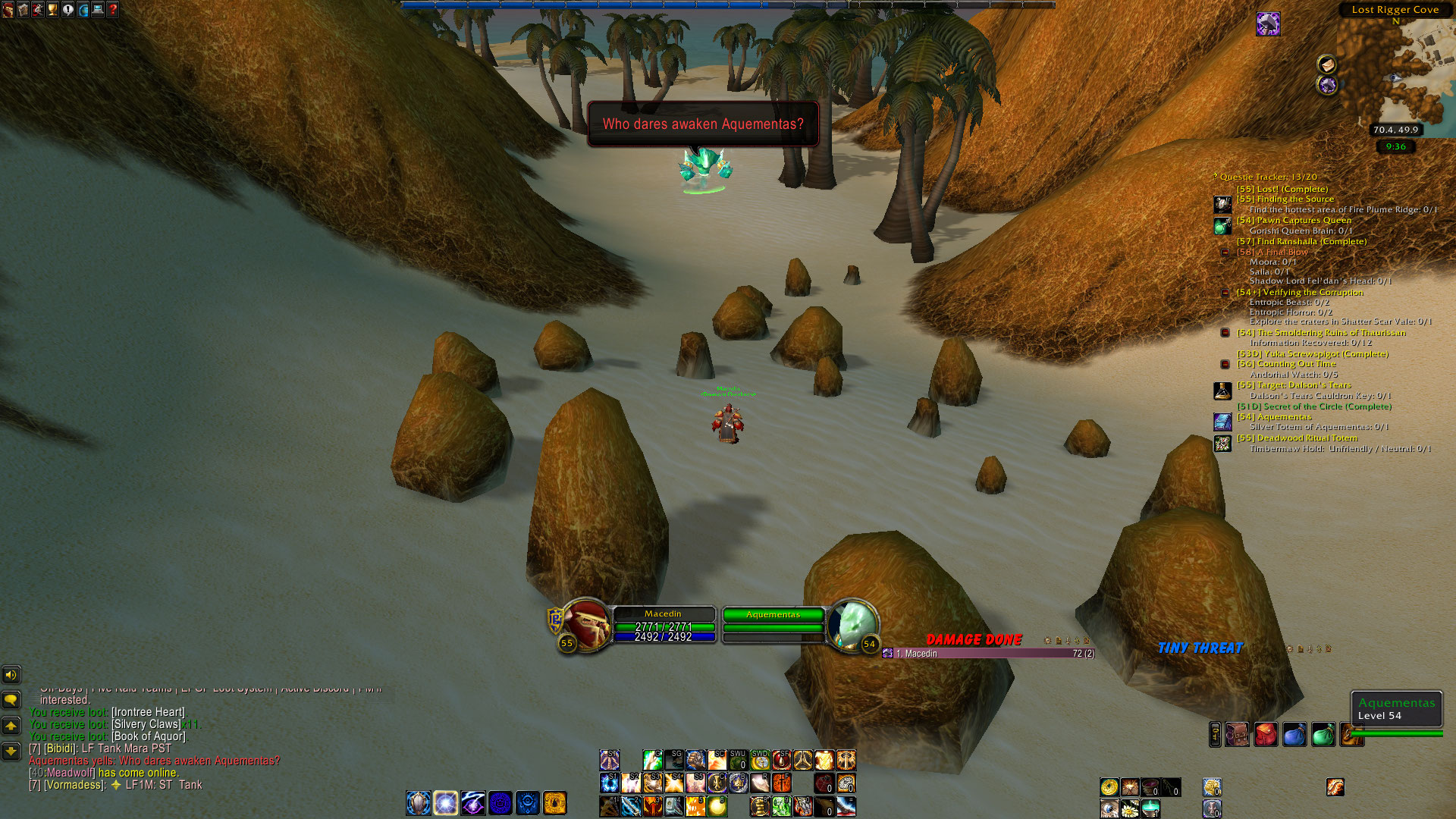
Task: Open the spellbook micro button
Action: [x=23, y=10]
